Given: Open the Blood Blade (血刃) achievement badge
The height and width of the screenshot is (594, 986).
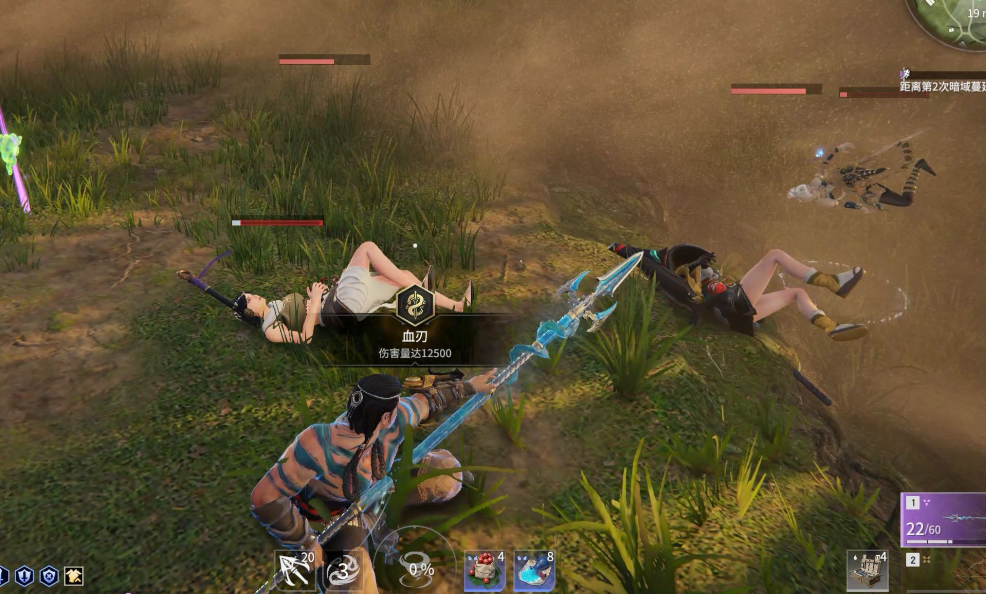Looking at the screenshot, I should click(414, 304).
